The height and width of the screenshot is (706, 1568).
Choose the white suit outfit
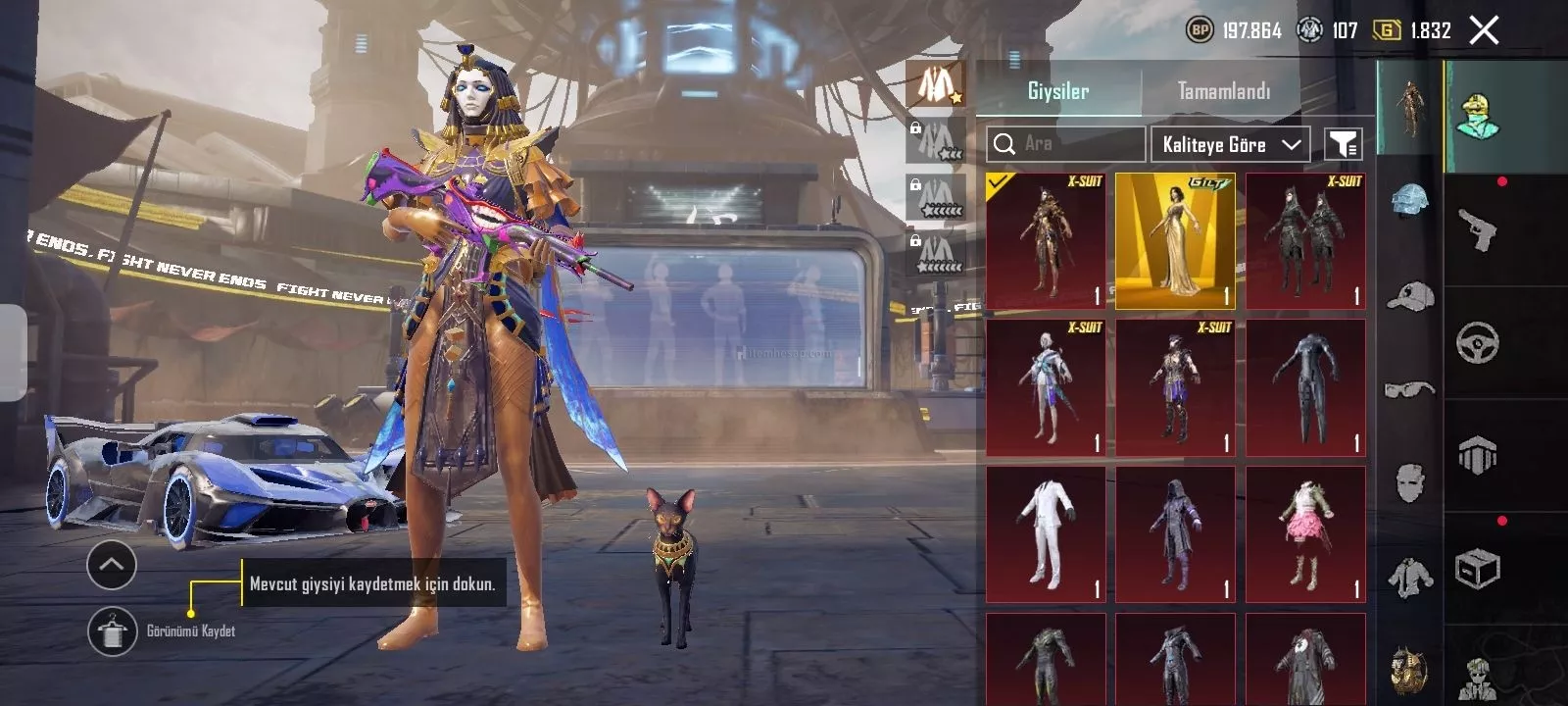click(x=1046, y=534)
